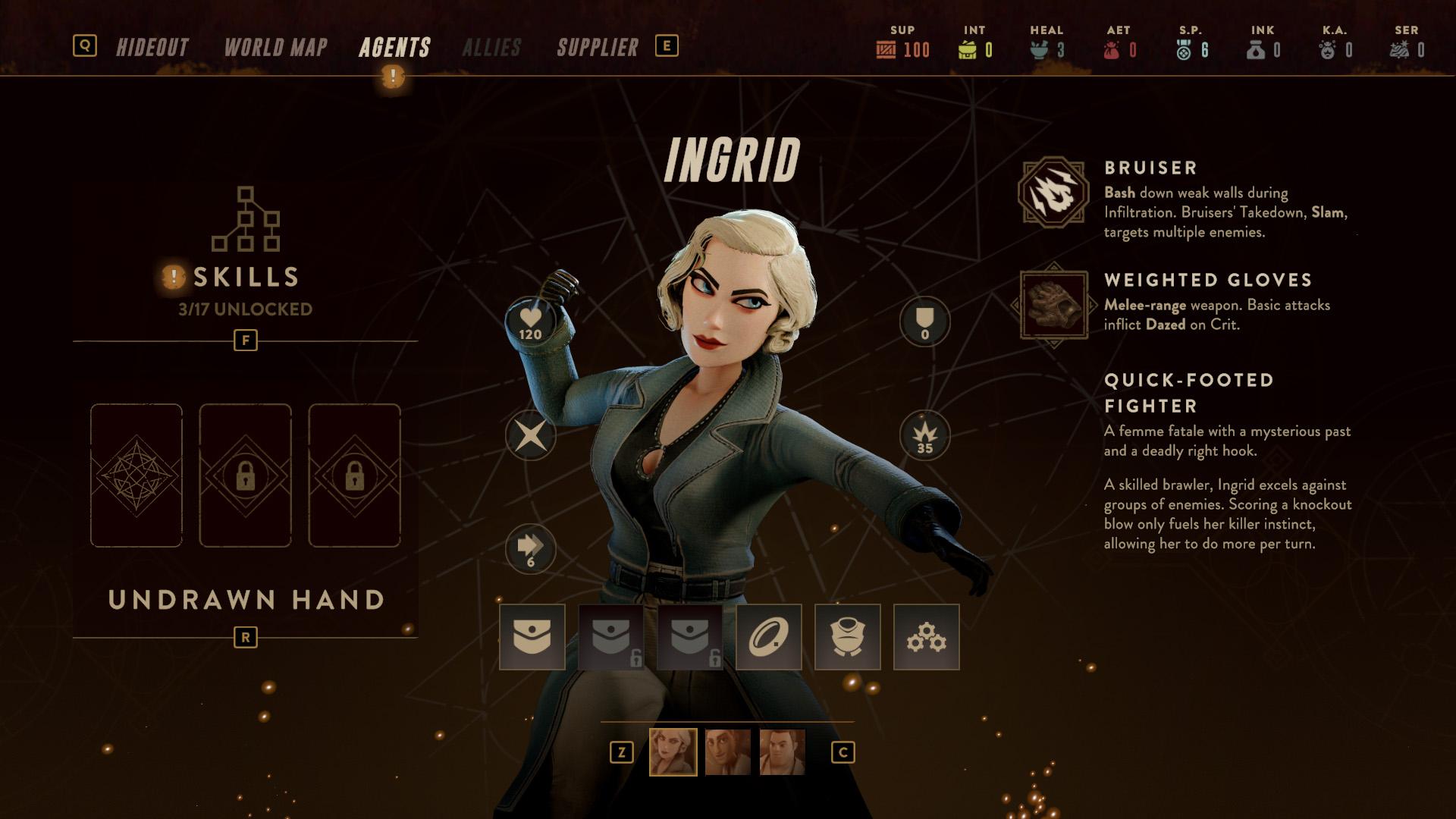Image resolution: width=1456 pixels, height=819 pixels.
Task: Pick the third agent portrait thumbnail
Action: (783, 752)
